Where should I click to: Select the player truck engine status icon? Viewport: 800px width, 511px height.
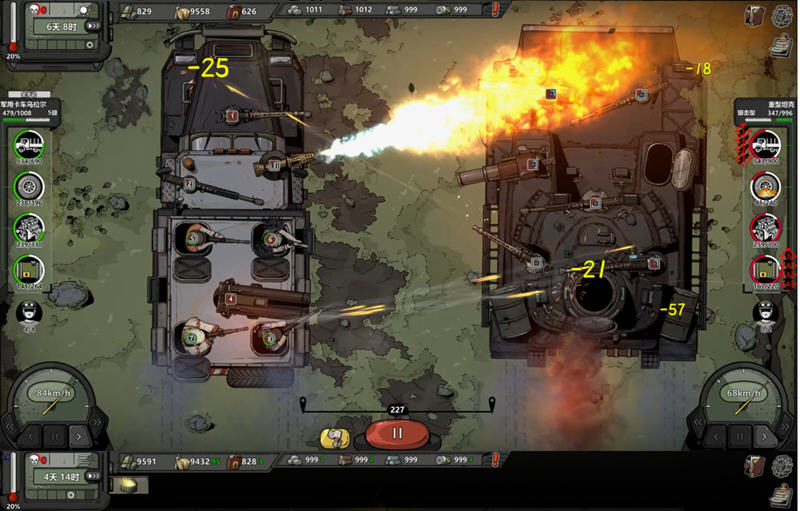pos(28,228)
